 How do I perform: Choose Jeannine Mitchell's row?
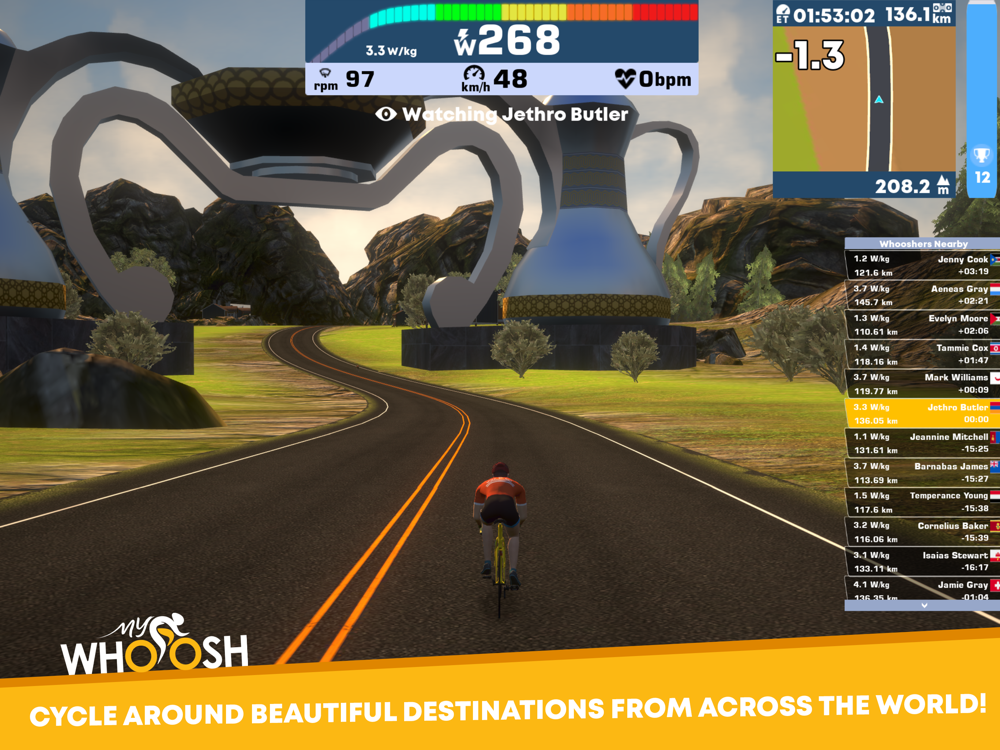point(922,443)
